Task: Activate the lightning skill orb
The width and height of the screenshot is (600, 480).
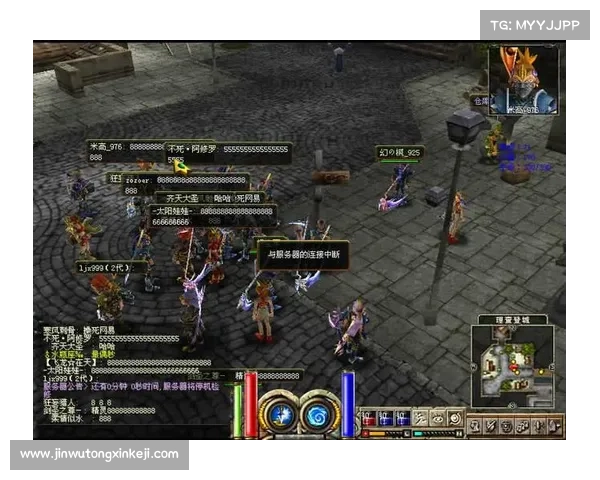Action: [283, 413]
